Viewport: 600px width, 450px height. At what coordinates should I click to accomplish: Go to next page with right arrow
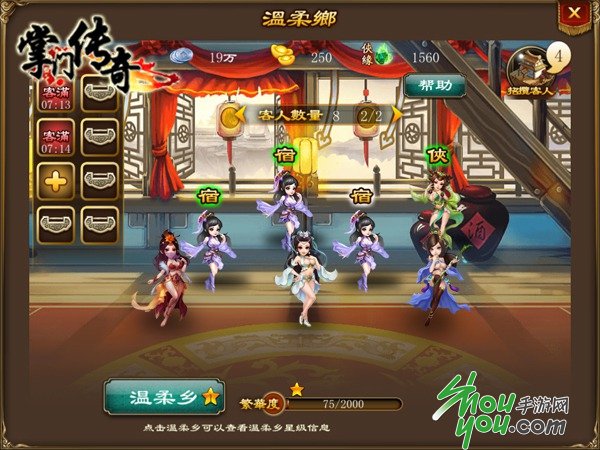click(x=366, y=116)
